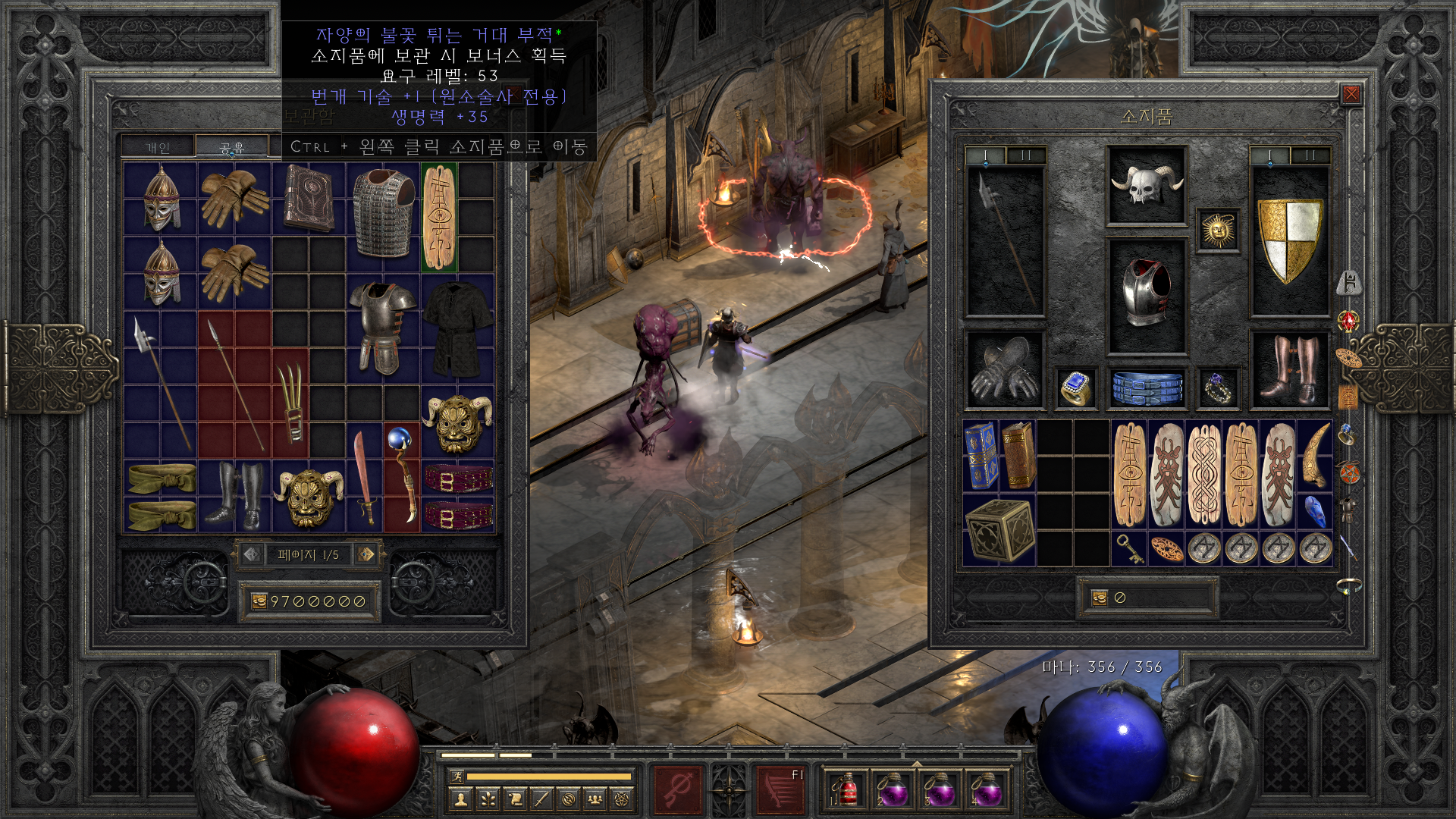Switch to the personal stash tab
The height and width of the screenshot is (819, 1456).
tap(158, 147)
